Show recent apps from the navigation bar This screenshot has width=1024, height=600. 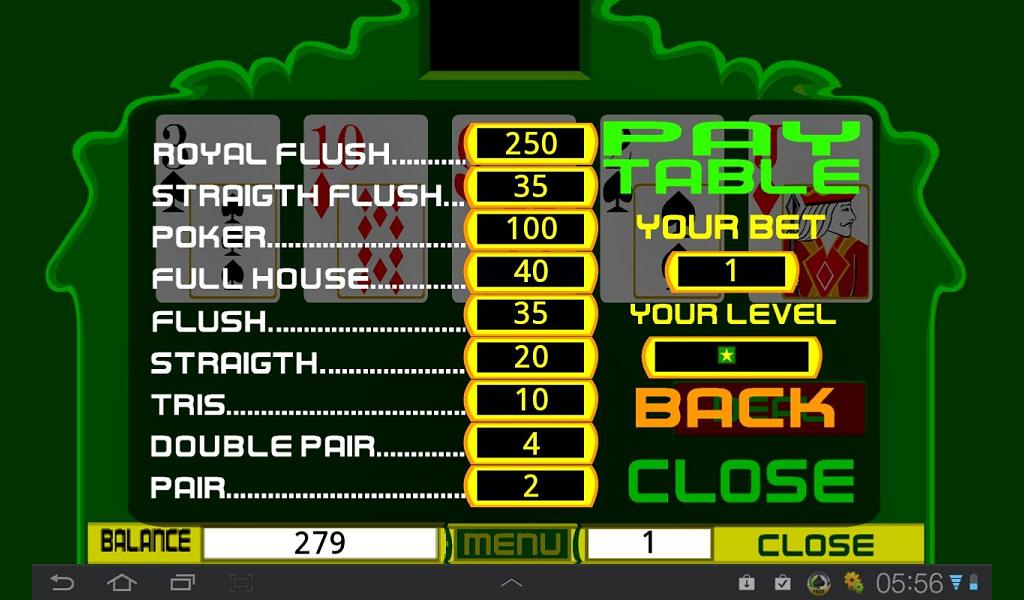[182, 582]
